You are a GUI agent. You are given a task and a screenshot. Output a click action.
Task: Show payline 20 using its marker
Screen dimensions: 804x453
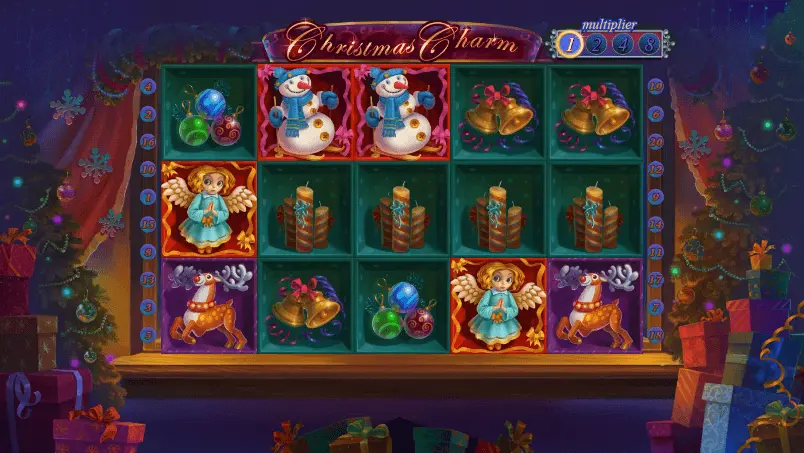pyautogui.click(x=655, y=142)
